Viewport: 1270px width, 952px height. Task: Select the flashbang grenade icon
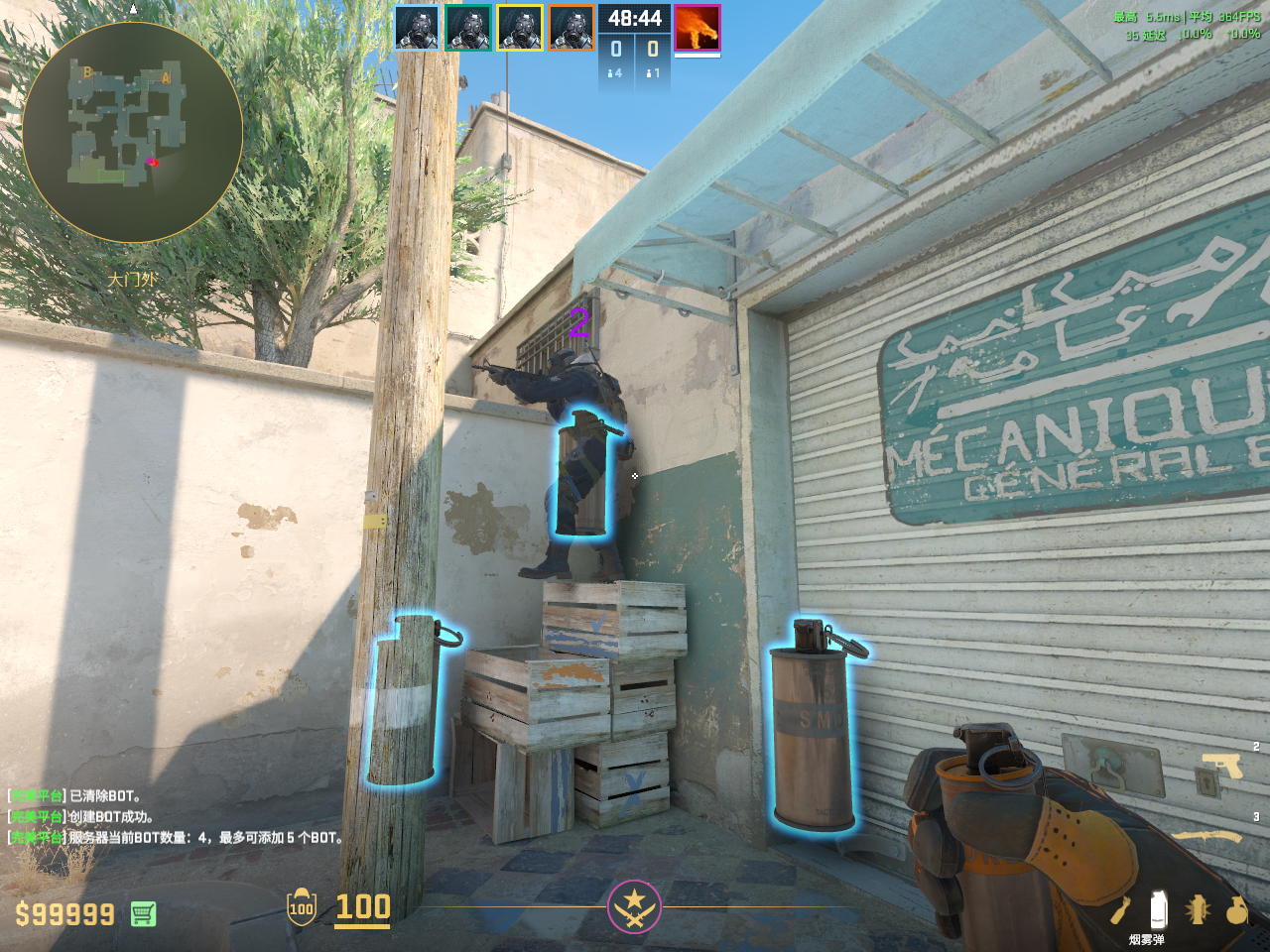click(x=1198, y=909)
